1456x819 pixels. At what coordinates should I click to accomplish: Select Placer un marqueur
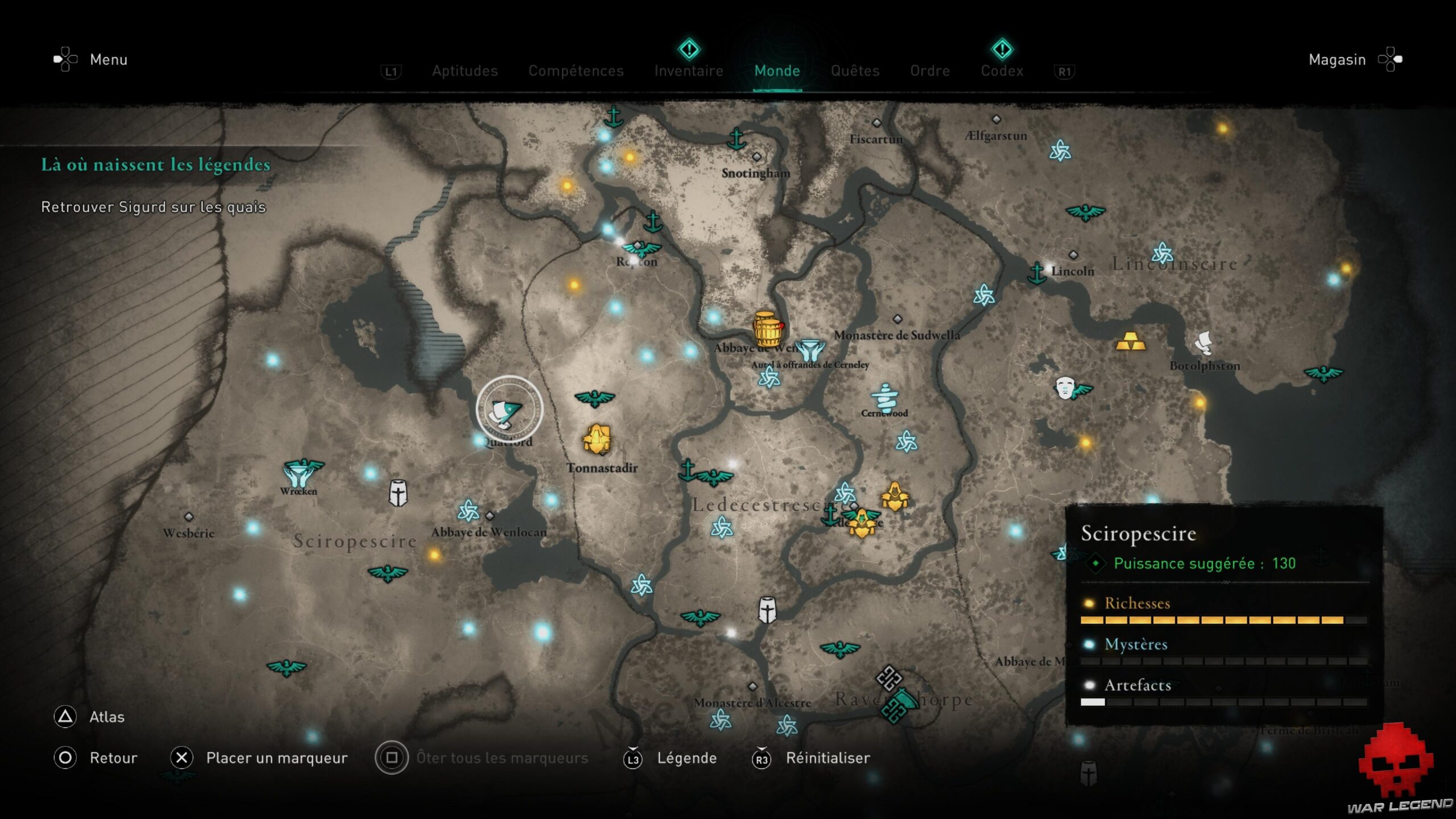point(276,758)
